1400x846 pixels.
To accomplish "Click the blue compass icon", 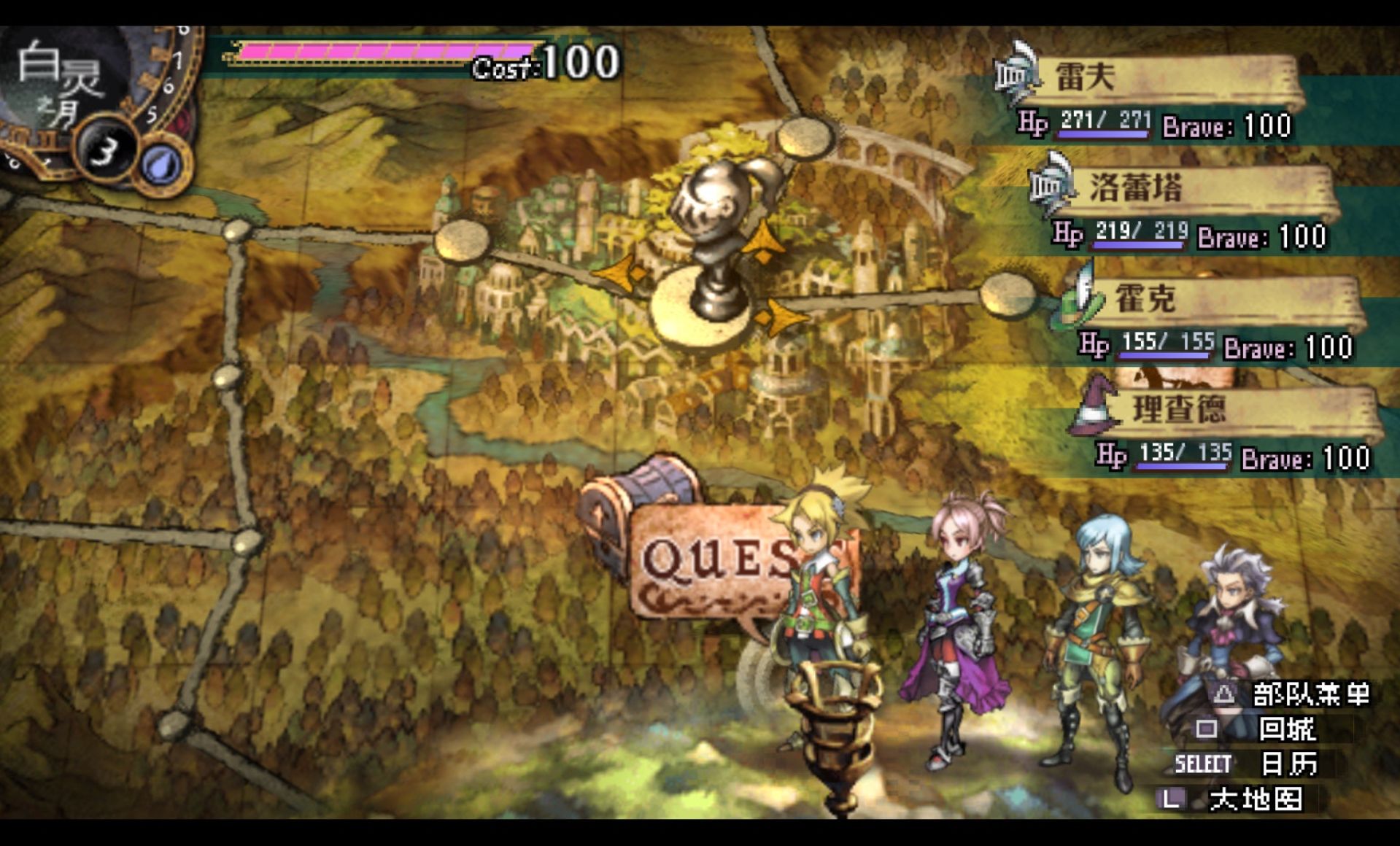I will pos(162,166).
